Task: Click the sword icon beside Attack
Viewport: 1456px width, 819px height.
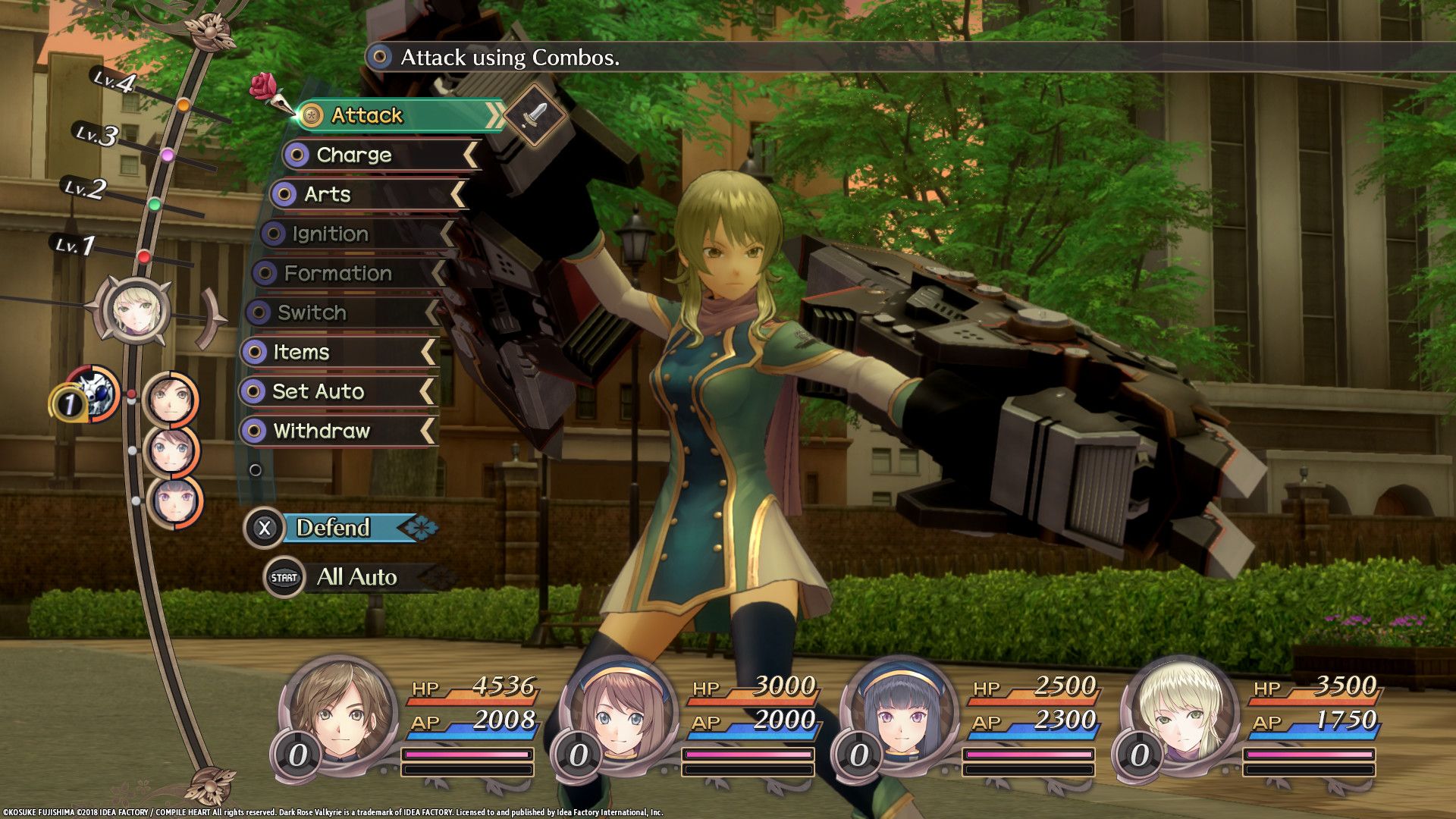Action: tap(535, 115)
